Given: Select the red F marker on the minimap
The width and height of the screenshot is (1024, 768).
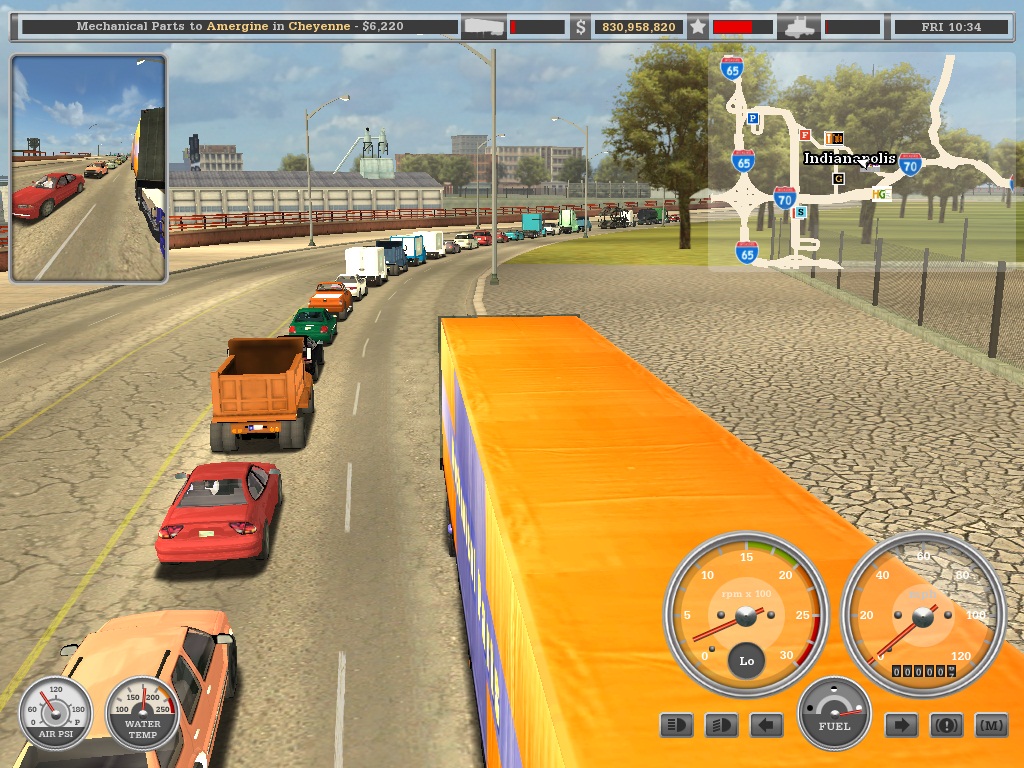Looking at the screenshot, I should [805, 135].
